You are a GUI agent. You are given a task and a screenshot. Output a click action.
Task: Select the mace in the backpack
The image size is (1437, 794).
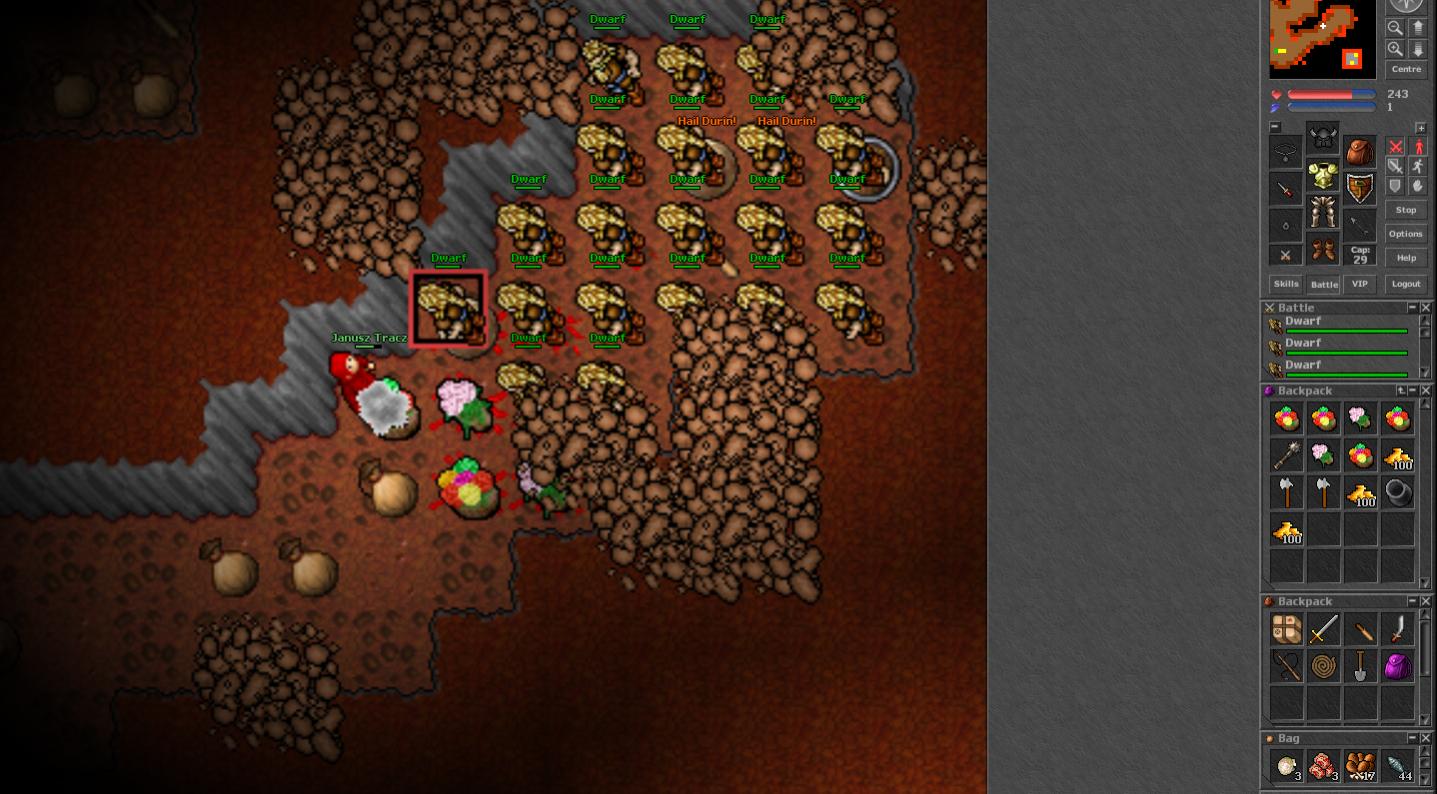coord(1287,456)
